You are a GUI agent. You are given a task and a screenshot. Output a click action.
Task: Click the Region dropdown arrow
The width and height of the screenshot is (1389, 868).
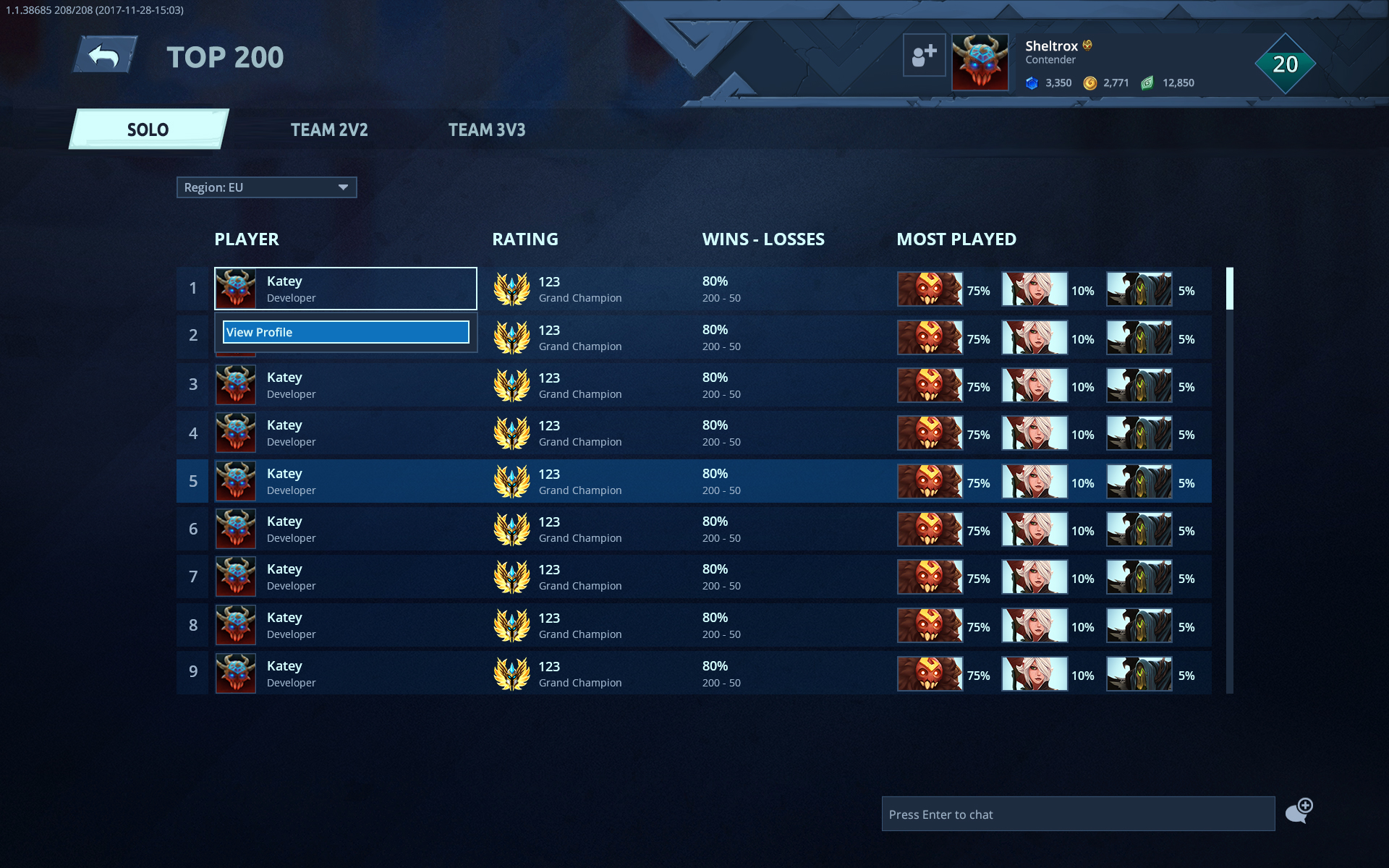342,187
